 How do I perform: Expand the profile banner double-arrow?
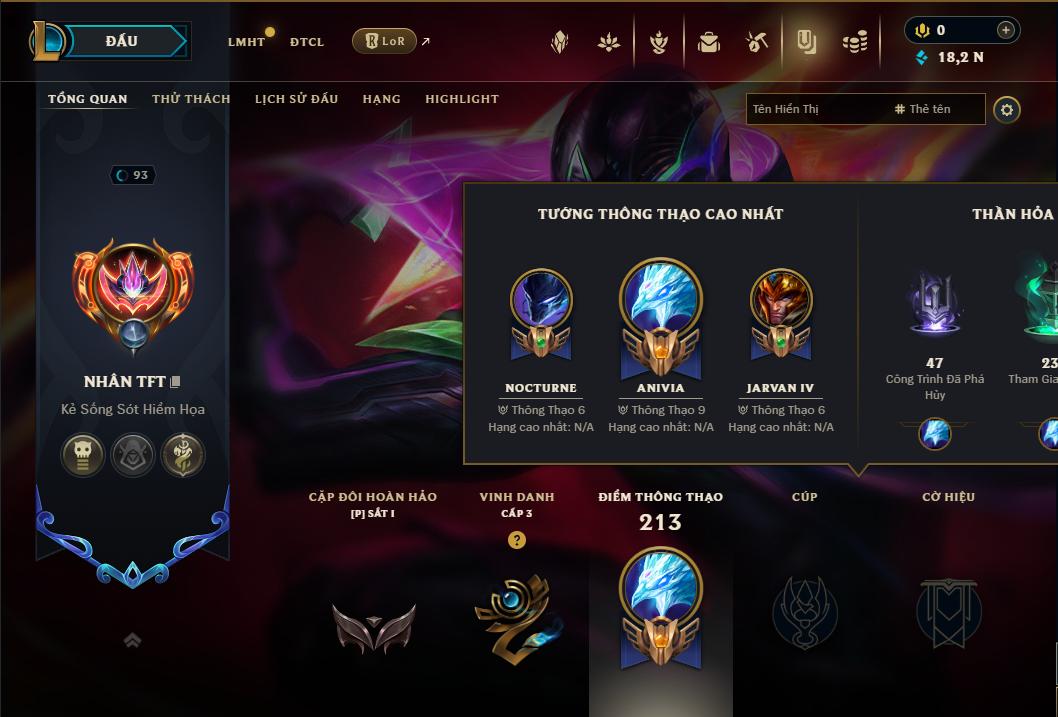(132, 641)
